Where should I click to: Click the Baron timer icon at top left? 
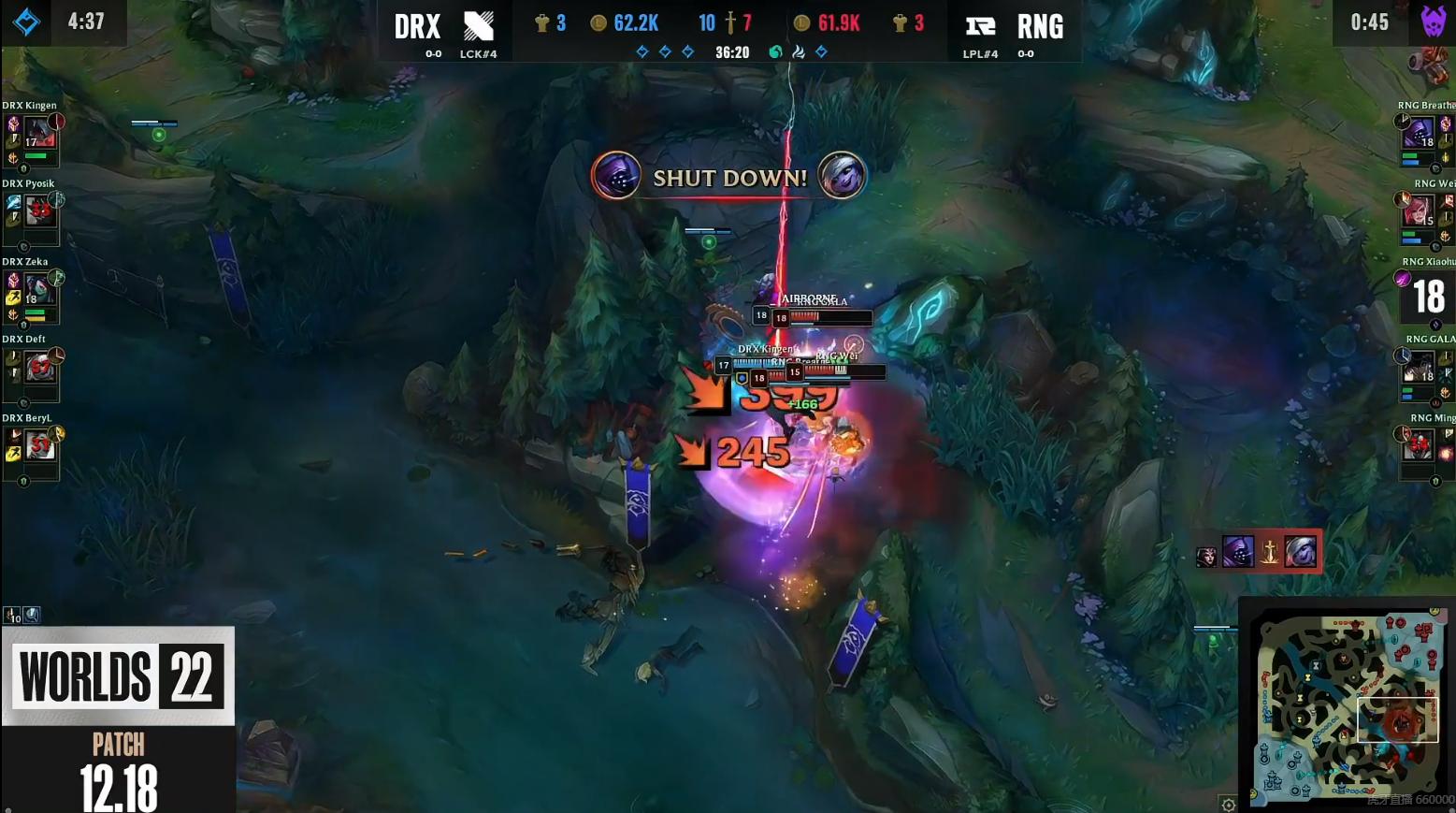(25, 21)
